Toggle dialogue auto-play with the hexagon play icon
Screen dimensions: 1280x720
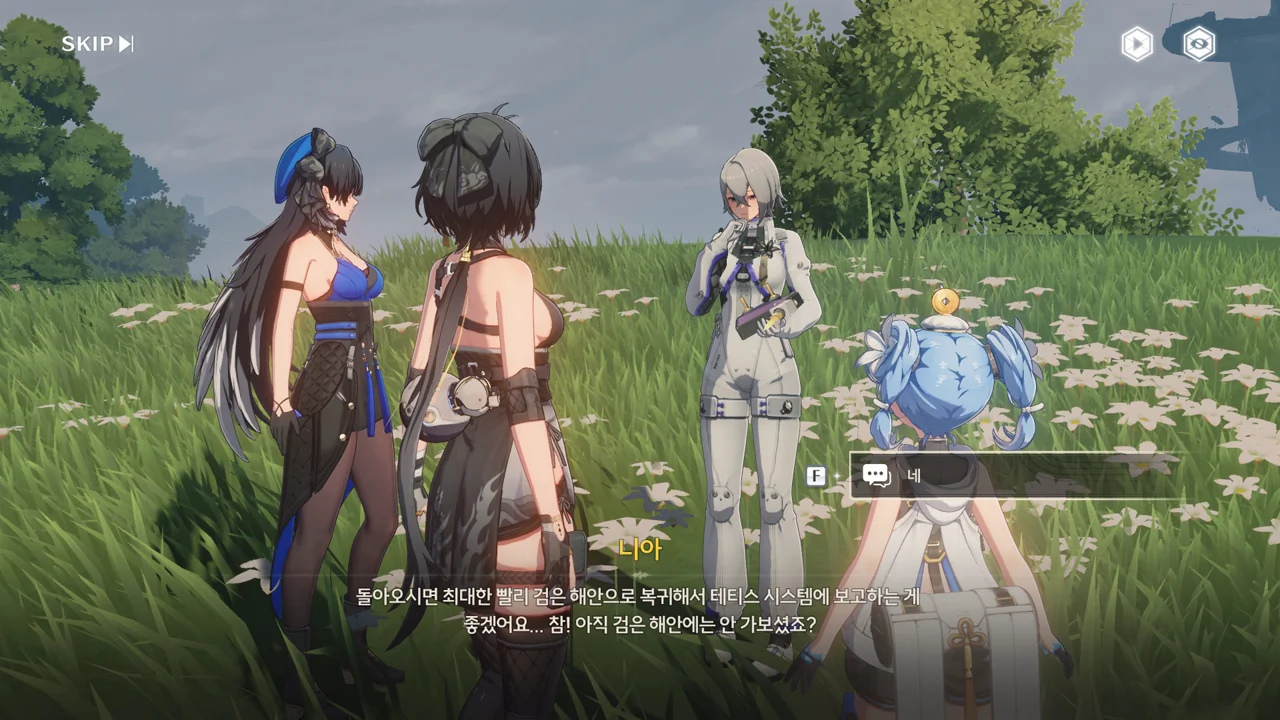tap(1136, 44)
